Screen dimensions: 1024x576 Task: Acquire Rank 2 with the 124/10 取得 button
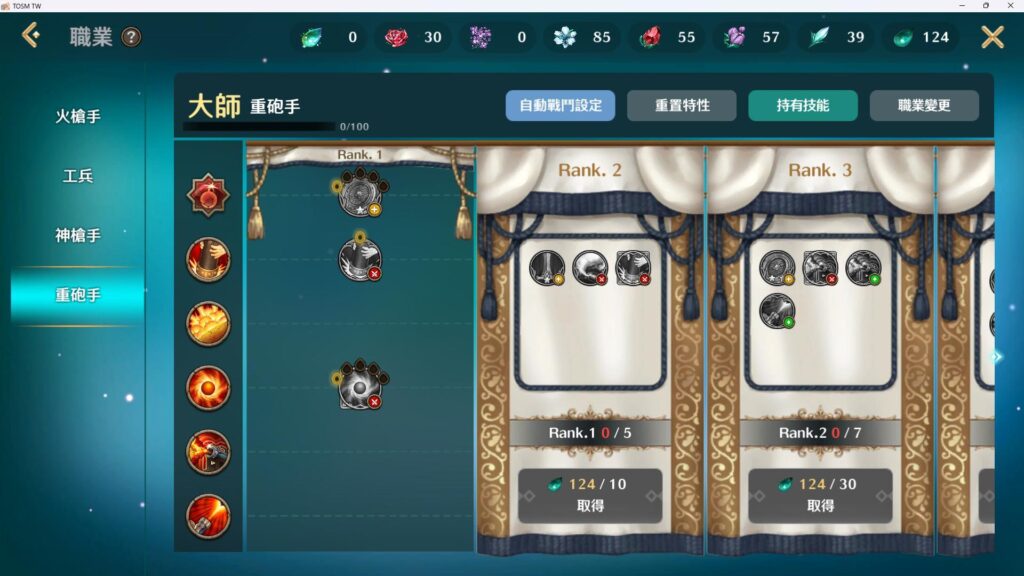click(x=590, y=495)
